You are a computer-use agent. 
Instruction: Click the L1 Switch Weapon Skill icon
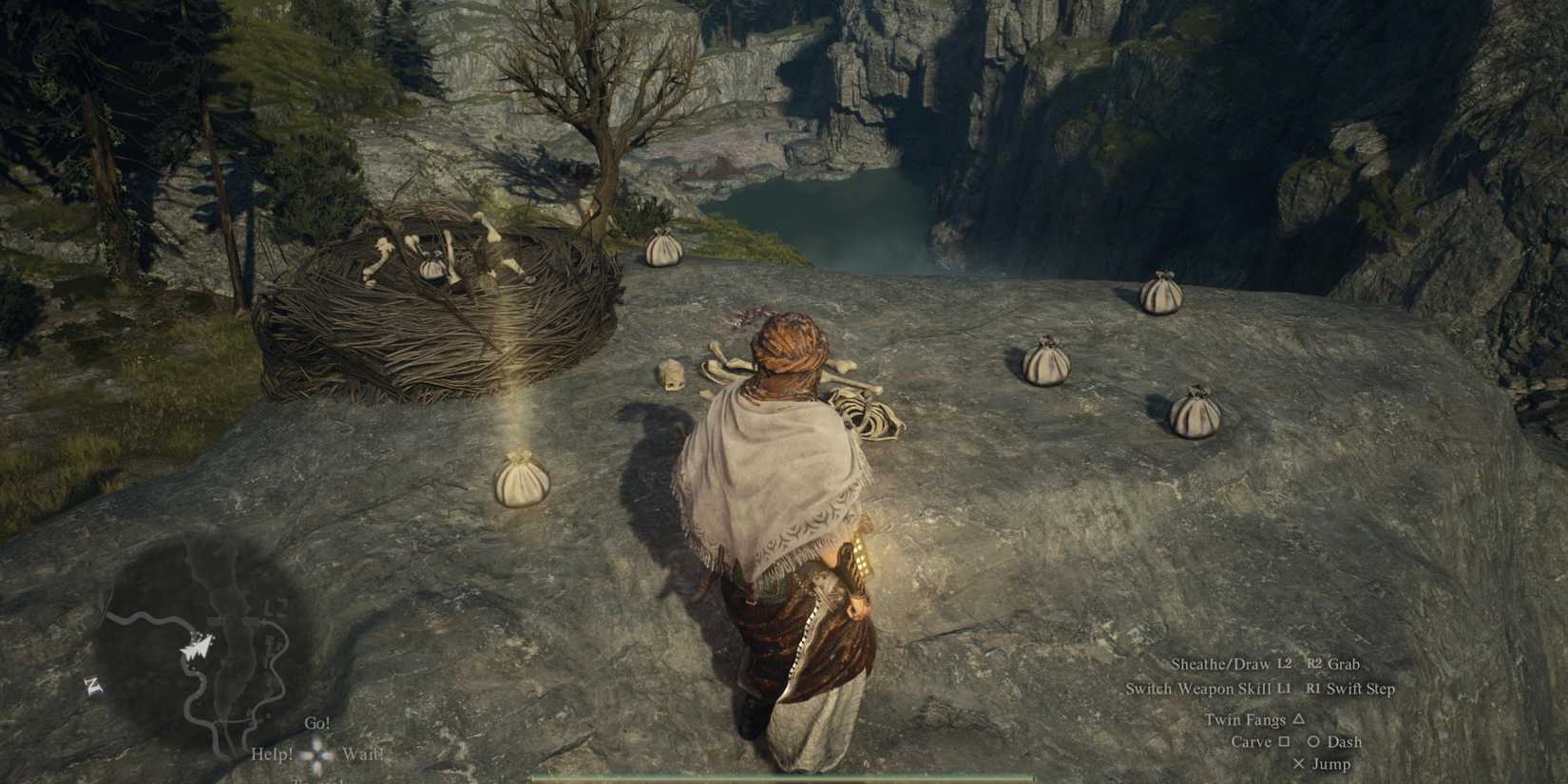1286,689
